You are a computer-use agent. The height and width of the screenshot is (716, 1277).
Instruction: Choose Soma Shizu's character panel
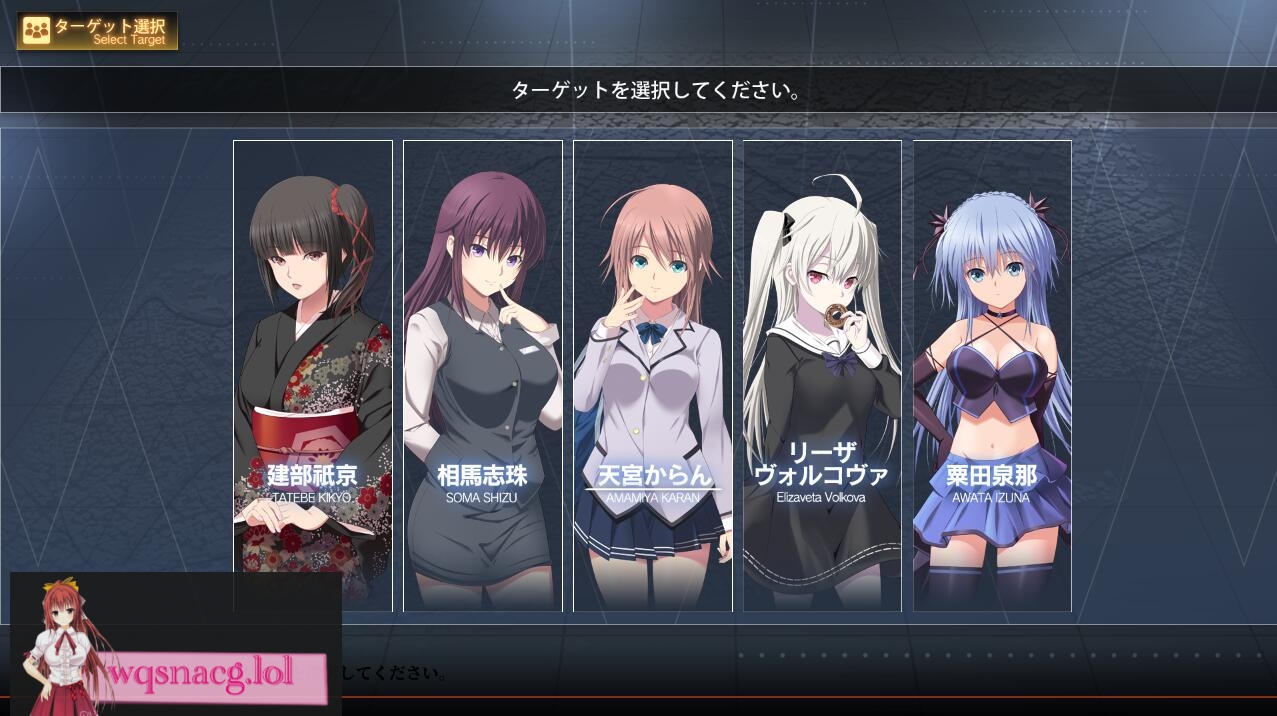(x=482, y=375)
